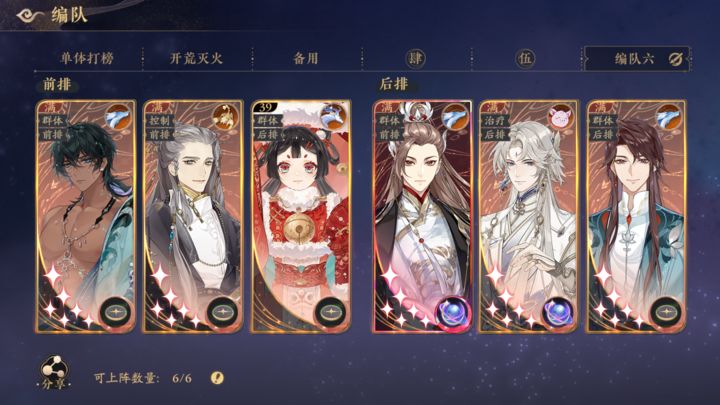Switch to team slot 肆
The height and width of the screenshot is (405, 720).
pos(414,58)
